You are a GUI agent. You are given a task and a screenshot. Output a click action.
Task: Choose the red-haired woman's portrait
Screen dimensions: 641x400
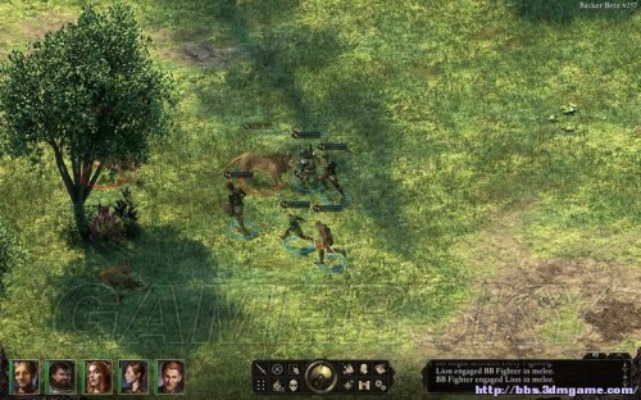(98, 376)
